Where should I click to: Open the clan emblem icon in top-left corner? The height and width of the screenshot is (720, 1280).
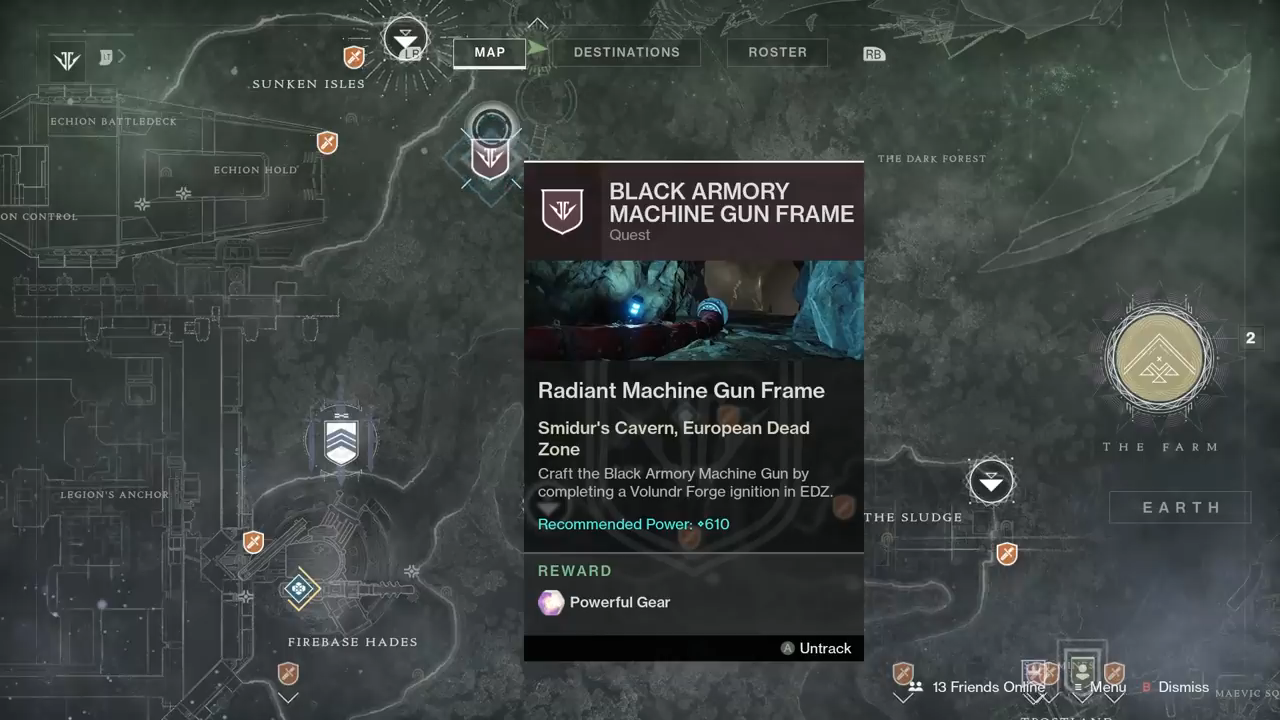pyautogui.click(x=67, y=60)
